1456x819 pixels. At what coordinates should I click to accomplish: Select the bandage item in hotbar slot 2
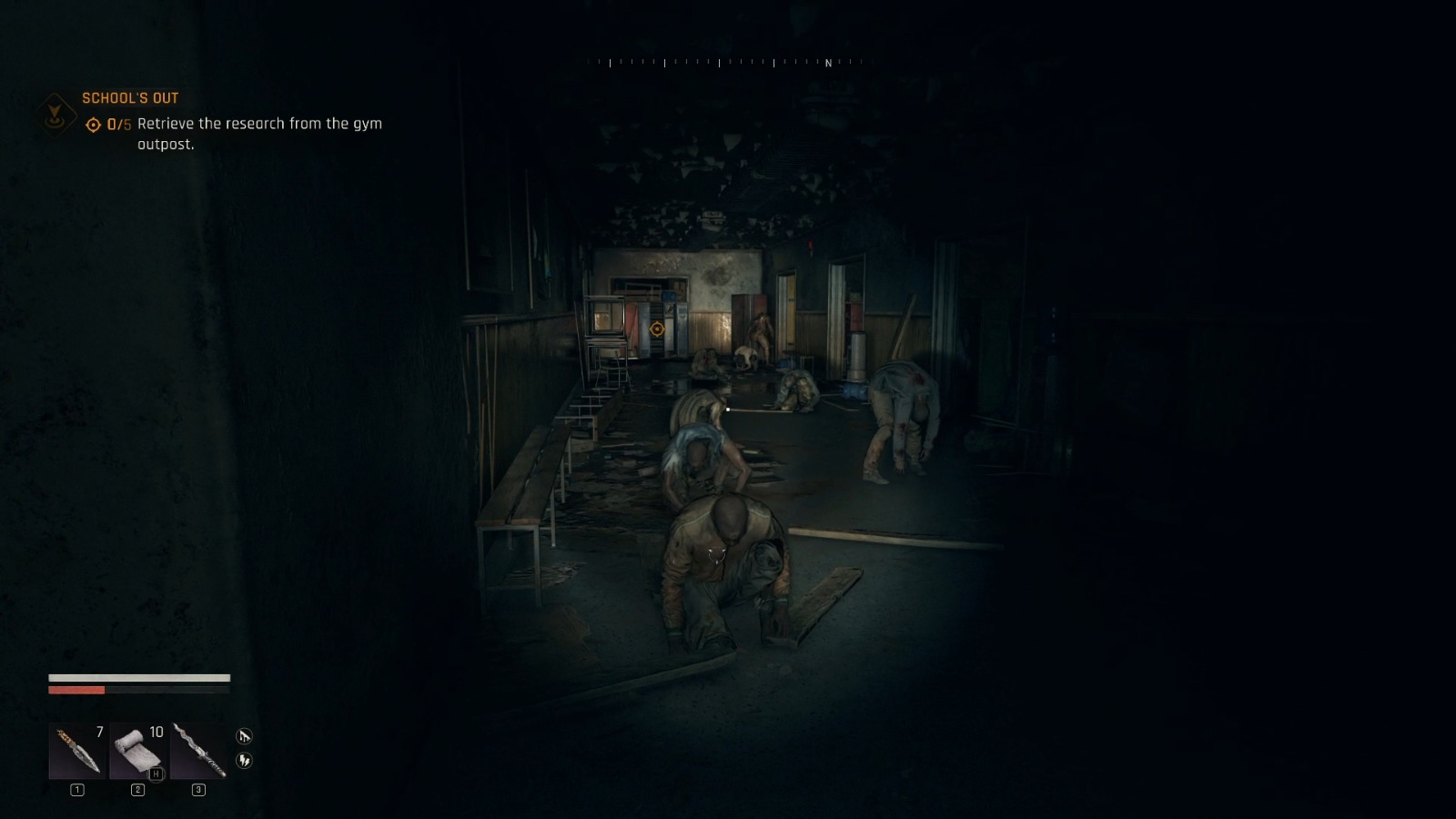coord(138,751)
